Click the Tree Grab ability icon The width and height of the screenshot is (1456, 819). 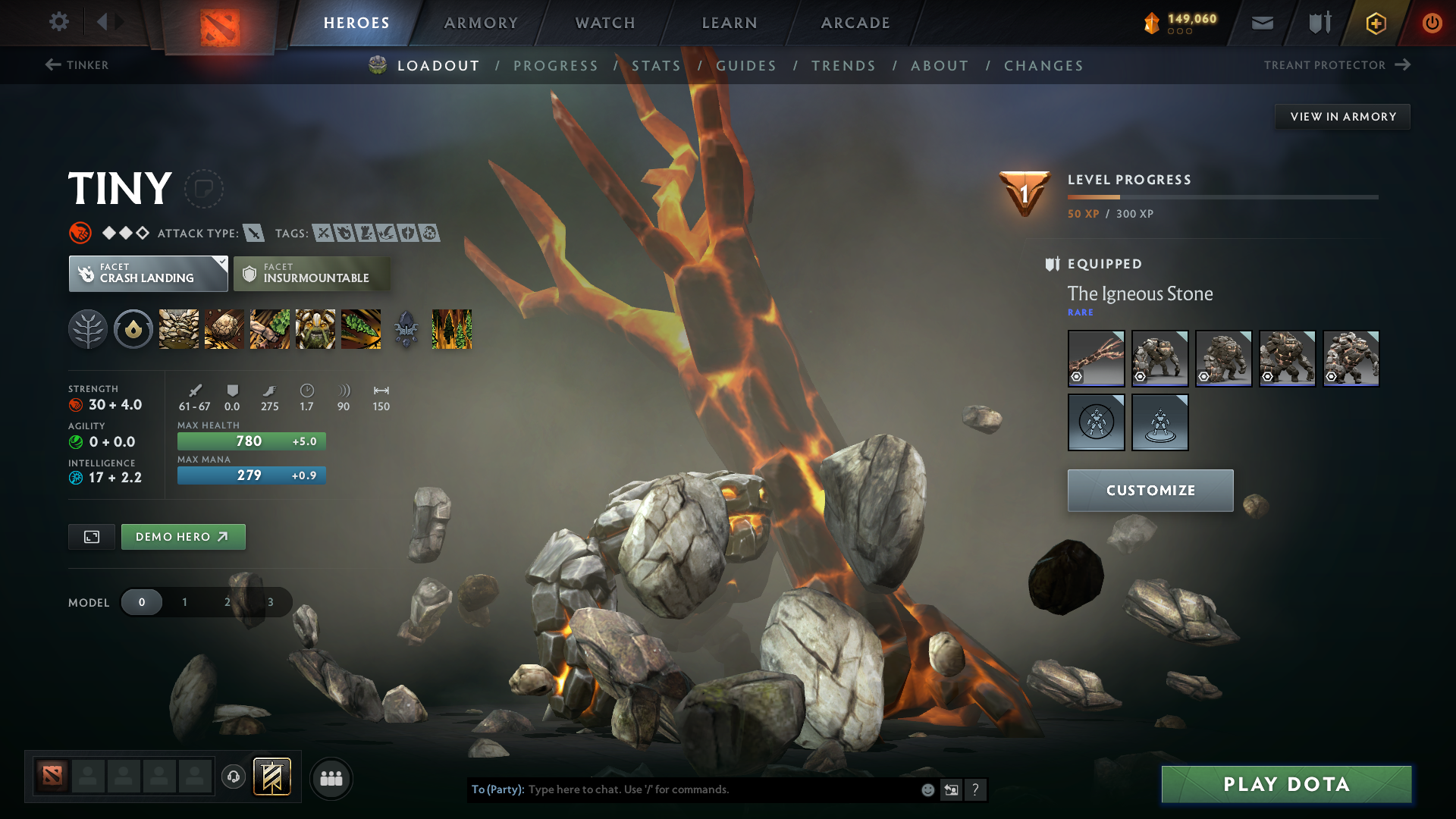[269, 329]
